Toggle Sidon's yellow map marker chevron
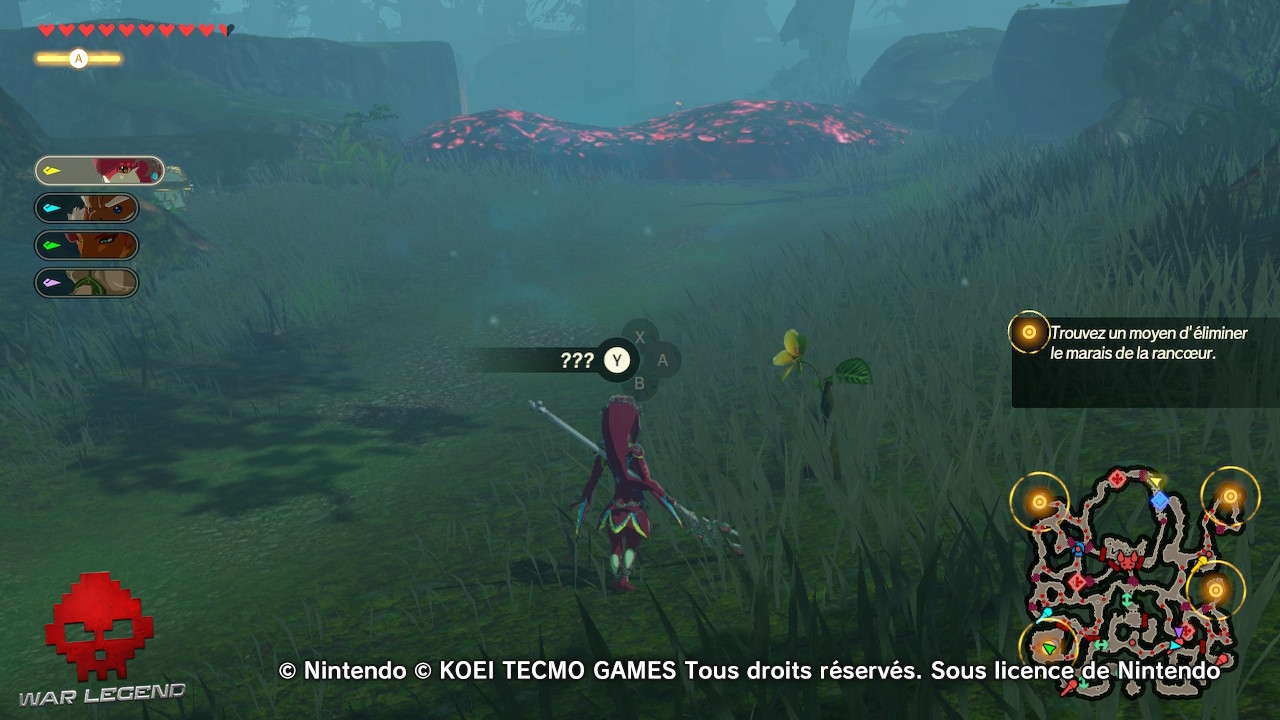The image size is (1280, 720). tap(52, 169)
